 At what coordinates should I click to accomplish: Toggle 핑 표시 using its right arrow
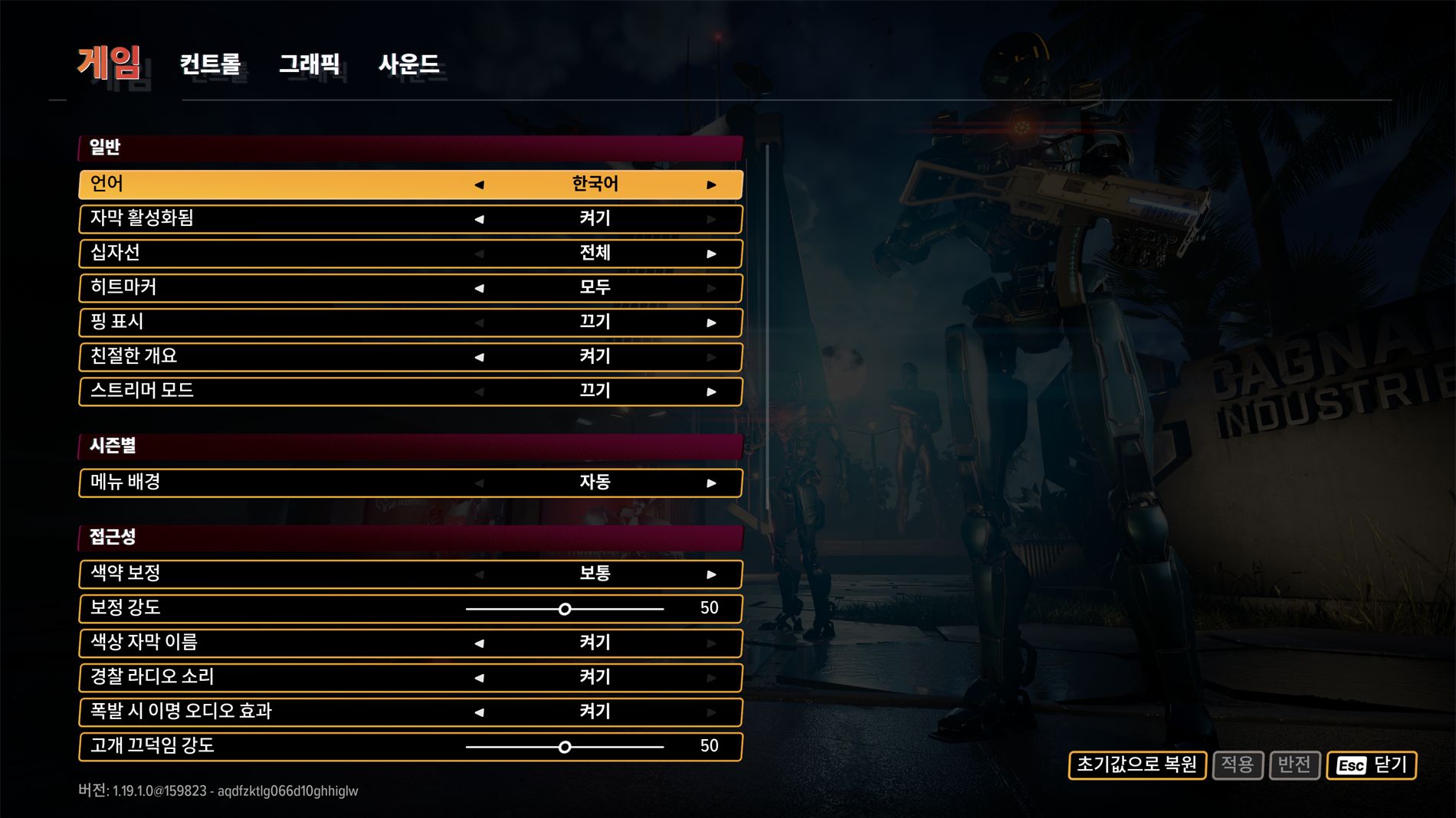click(711, 322)
